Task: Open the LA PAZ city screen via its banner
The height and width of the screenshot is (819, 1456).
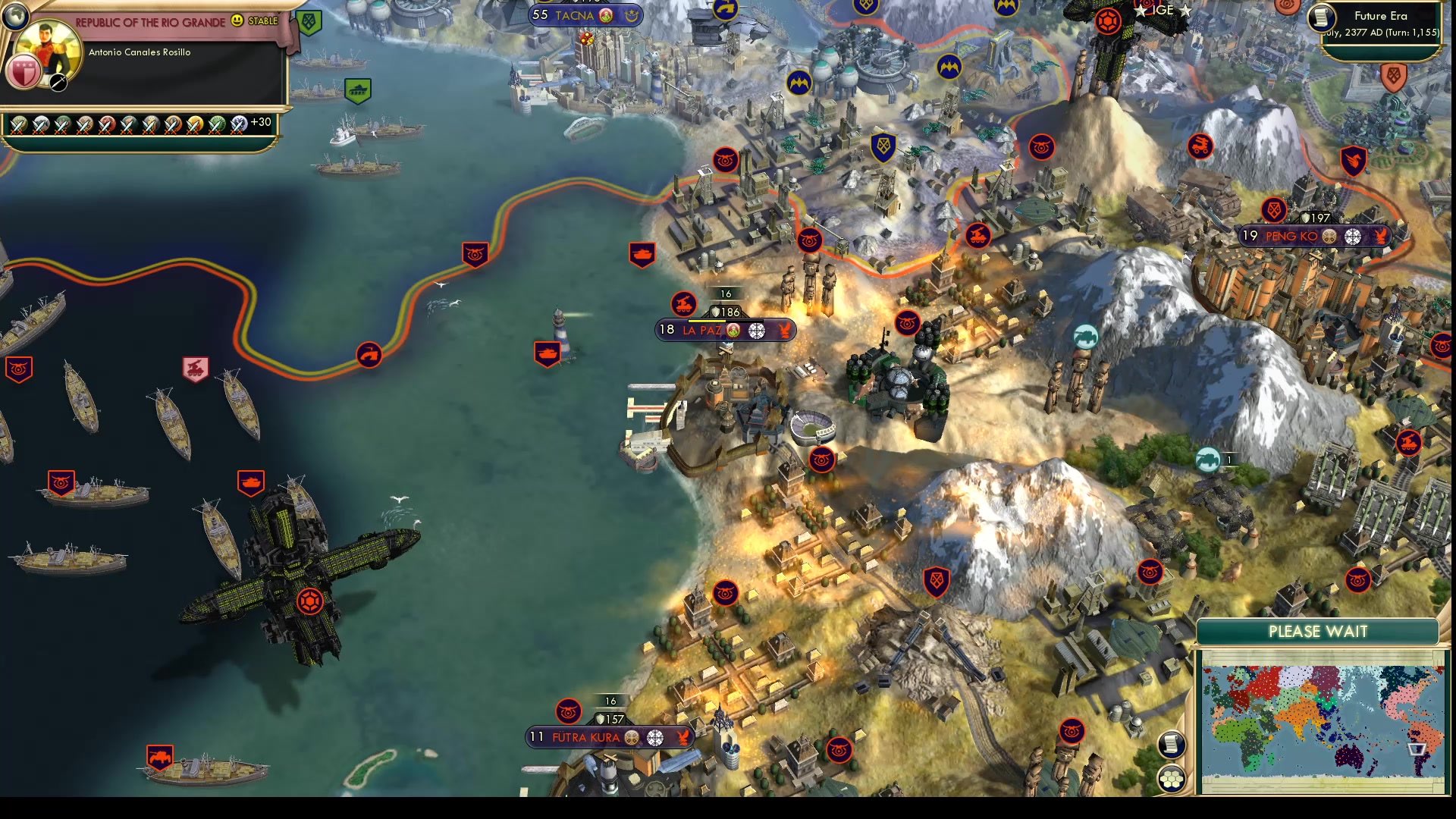Action: [701, 330]
